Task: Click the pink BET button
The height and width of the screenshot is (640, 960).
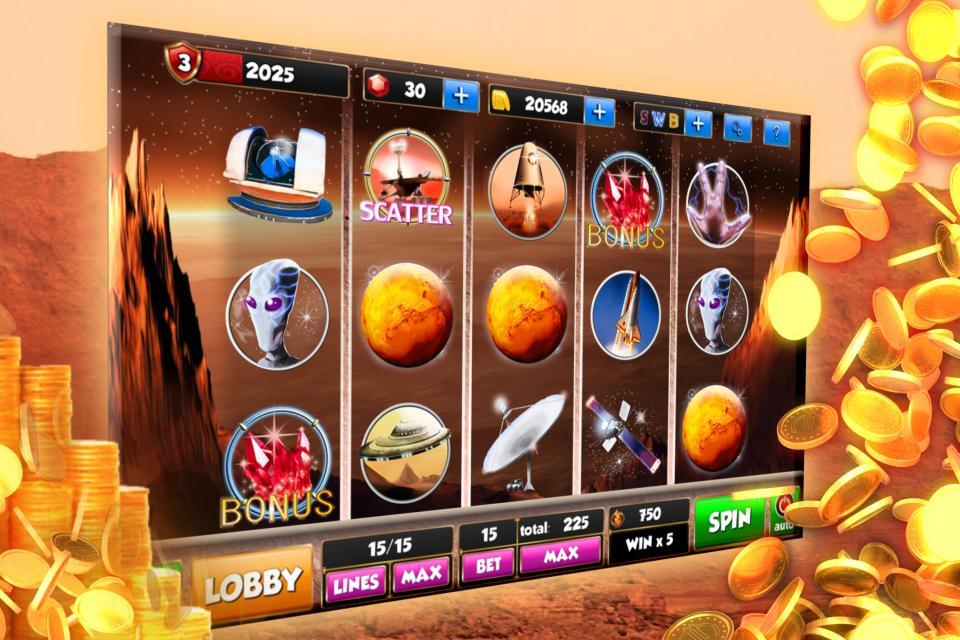Action: tap(488, 565)
